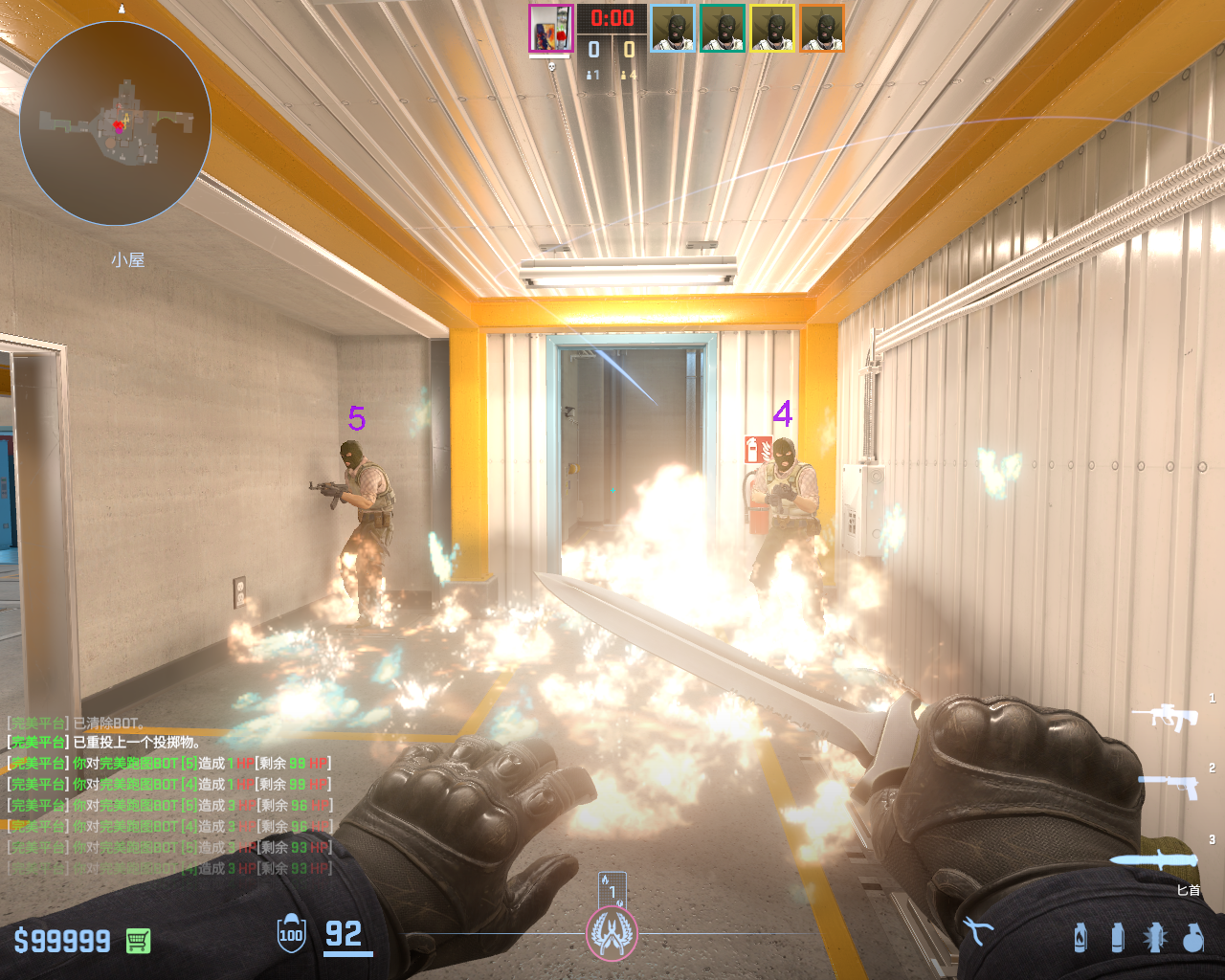Open the buy menu cart icon
1225x980 pixels.
point(138,941)
